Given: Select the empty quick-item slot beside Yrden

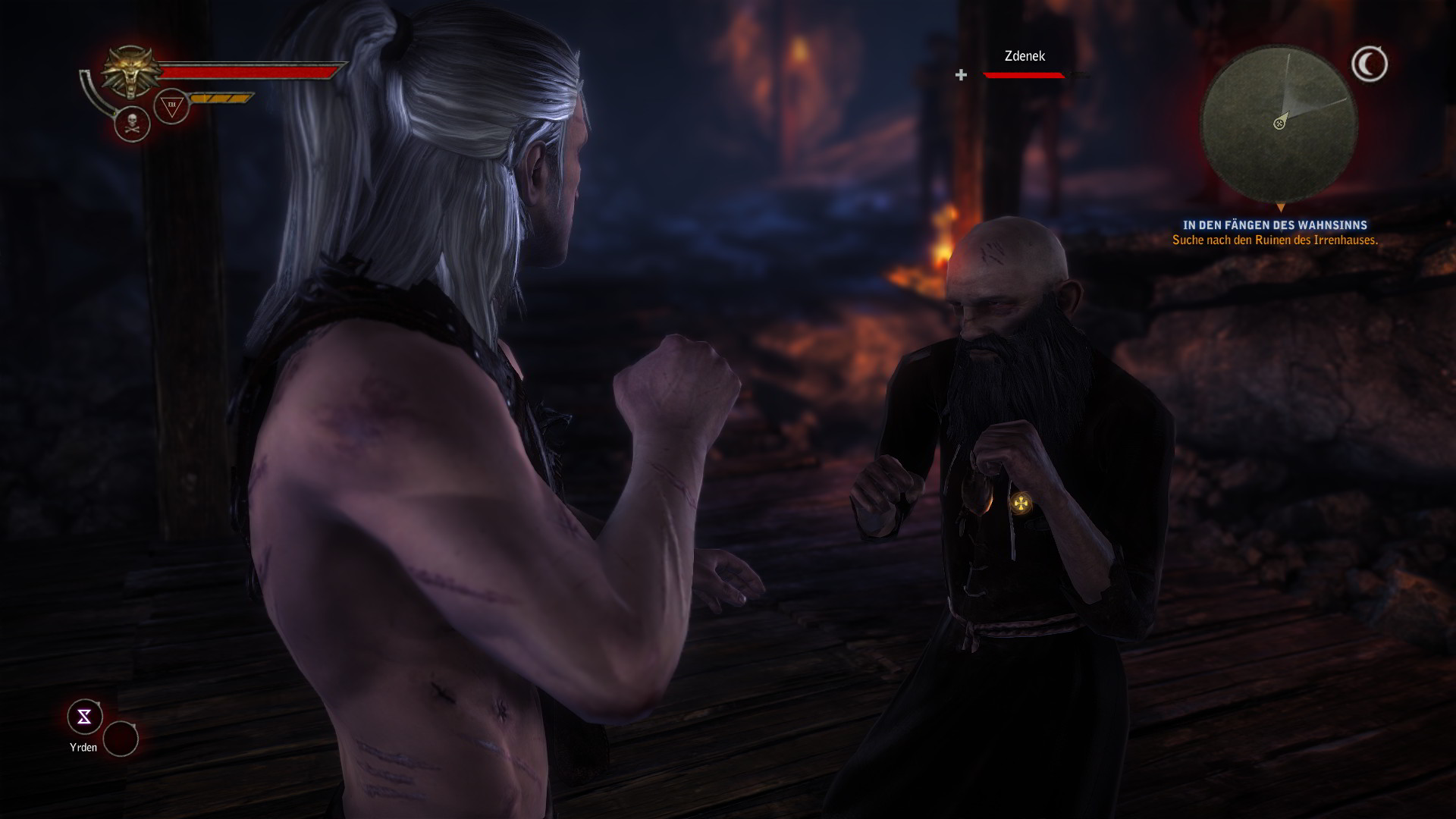Looking at the screenshot, I should [x=121, y=739].
